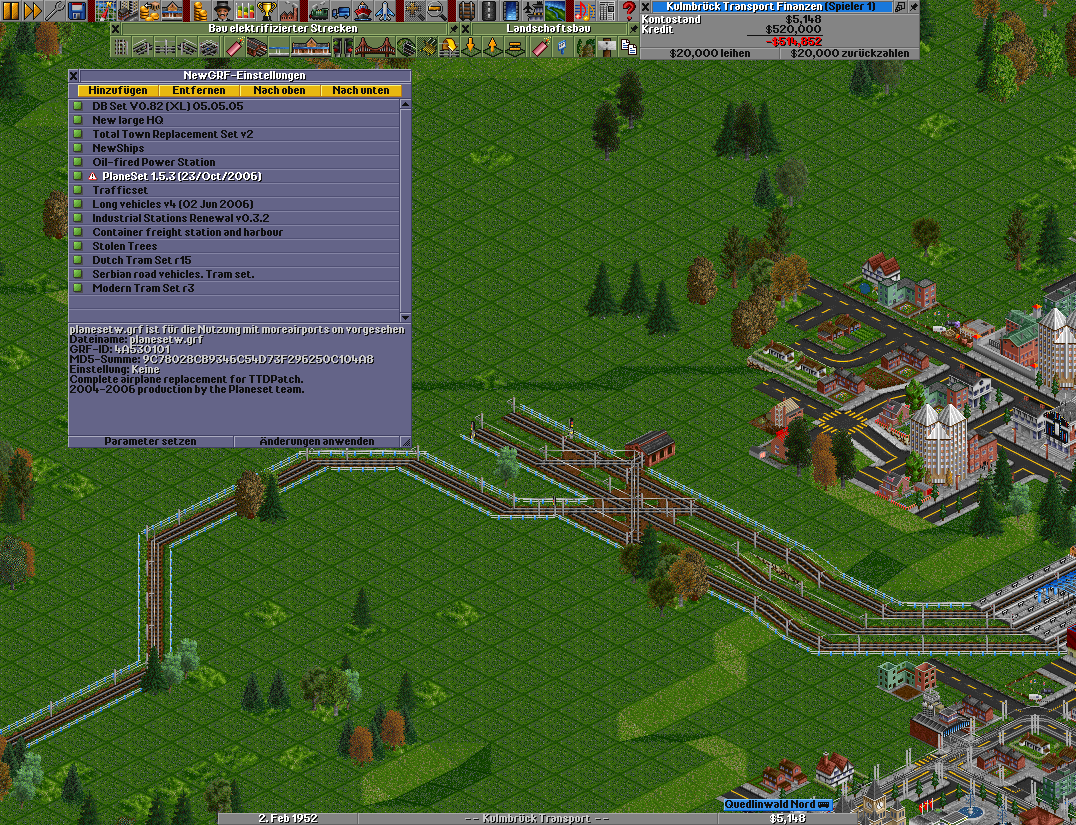Image resolution: width=1076 pixels, height=825 pixels.
Task: Select the Stolen Trees list entry
Action: click(125, 246)
